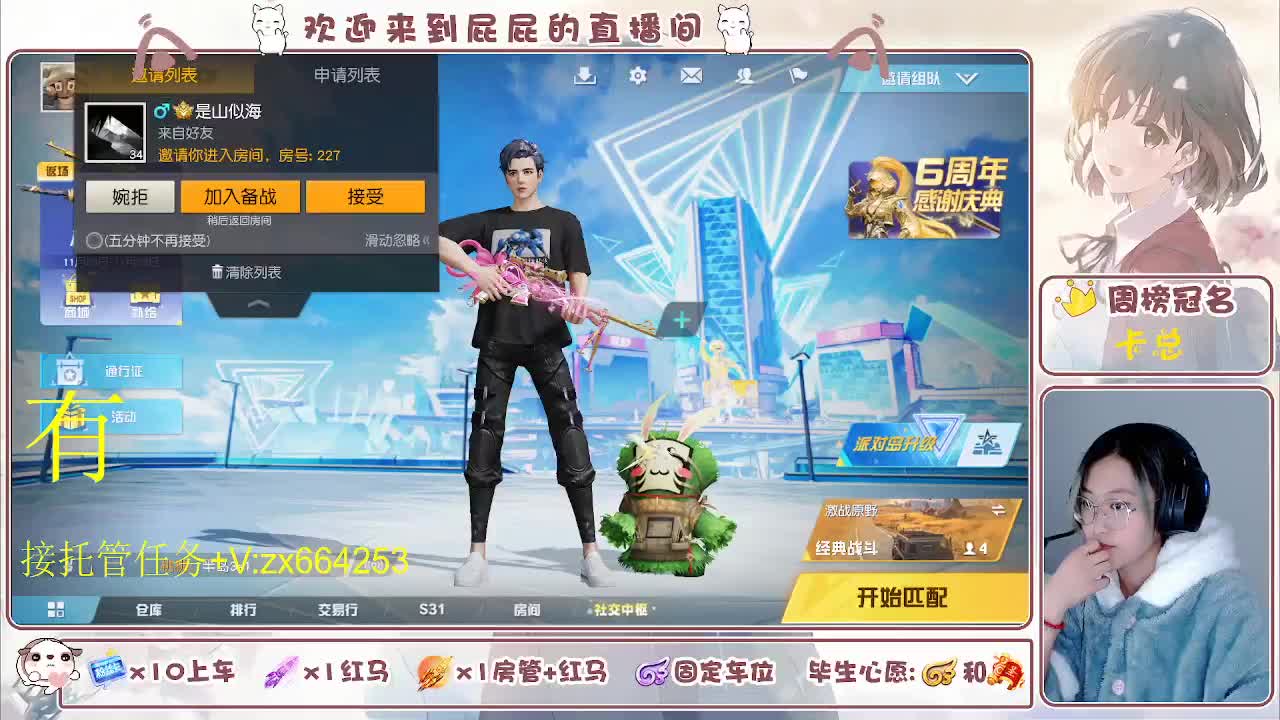Click the report flag icon
The width and height of the screenshot is (1280, 720).
click(796, 75)
